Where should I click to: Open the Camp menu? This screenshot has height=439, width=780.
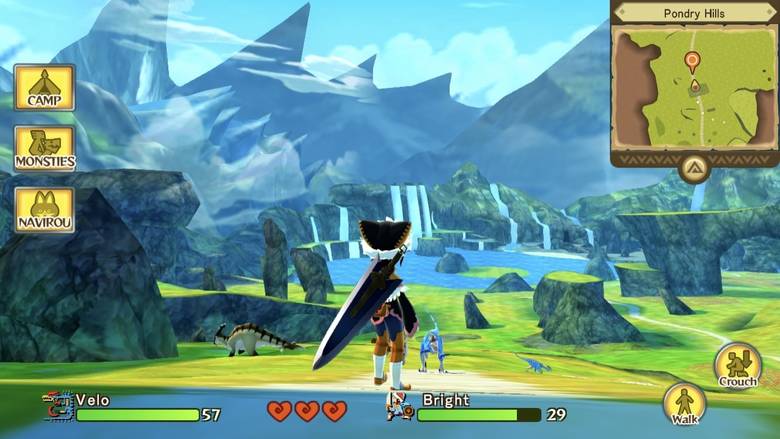44,88
